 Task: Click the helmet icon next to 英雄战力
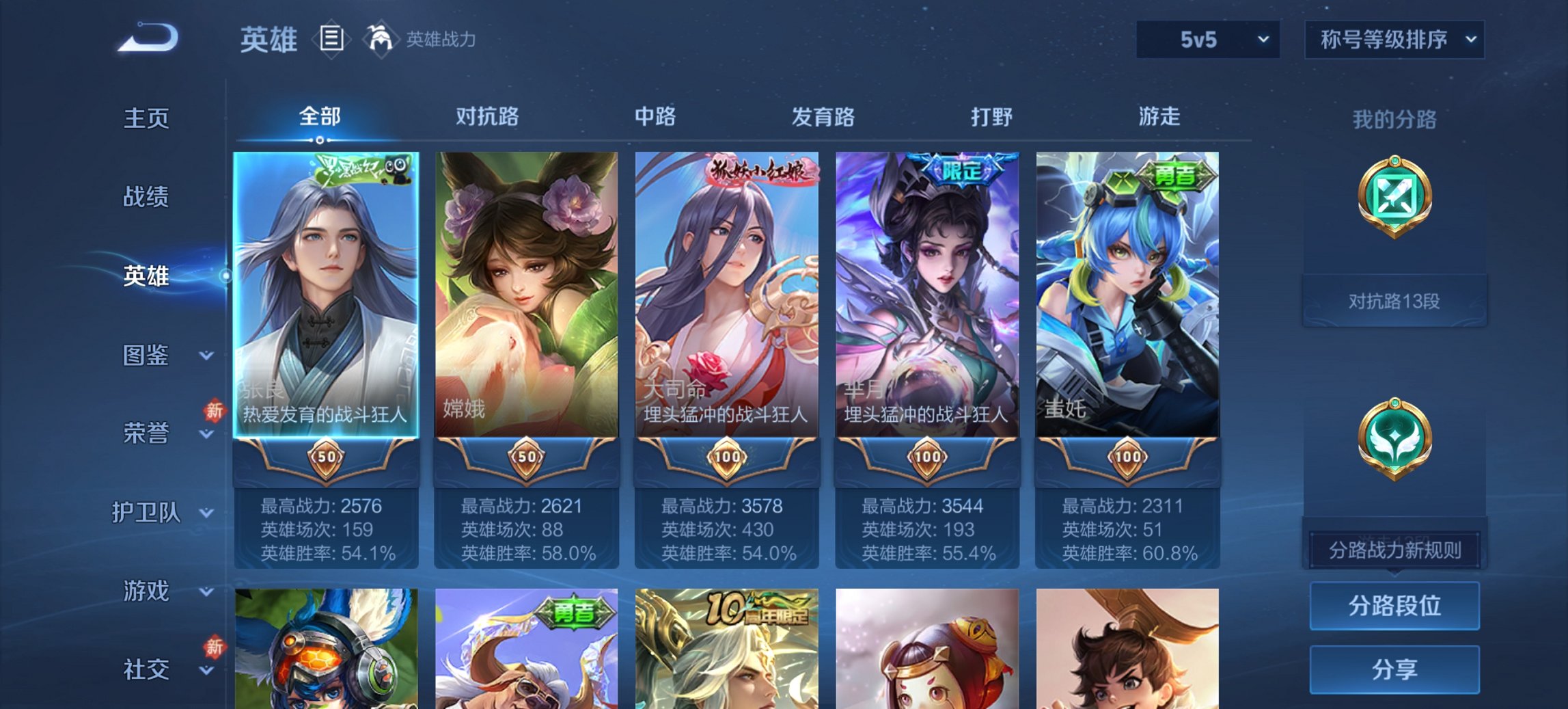point(381,40)
